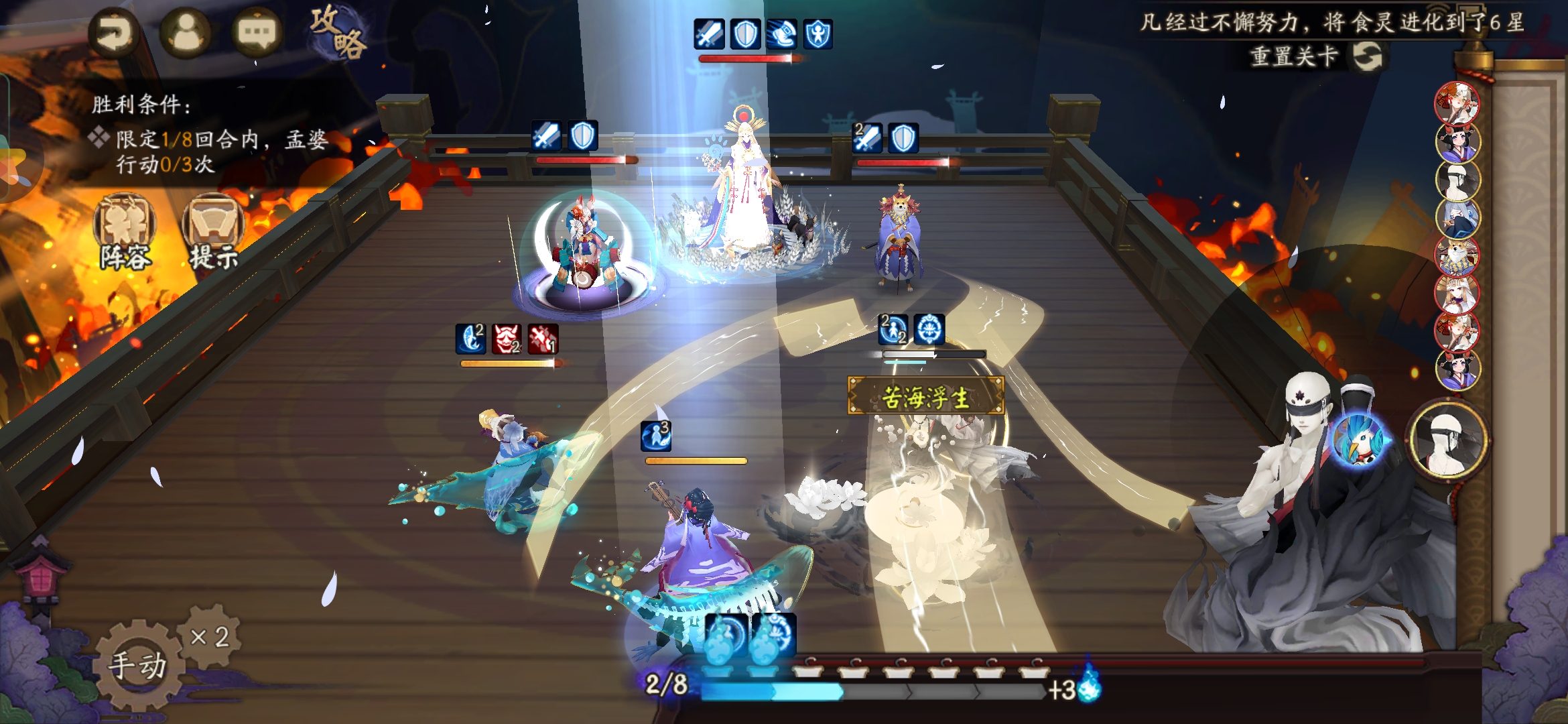The width and height of the screenshot is (1568, 724).
Task: Tap the back arrow button
Action: pos(115,33)
